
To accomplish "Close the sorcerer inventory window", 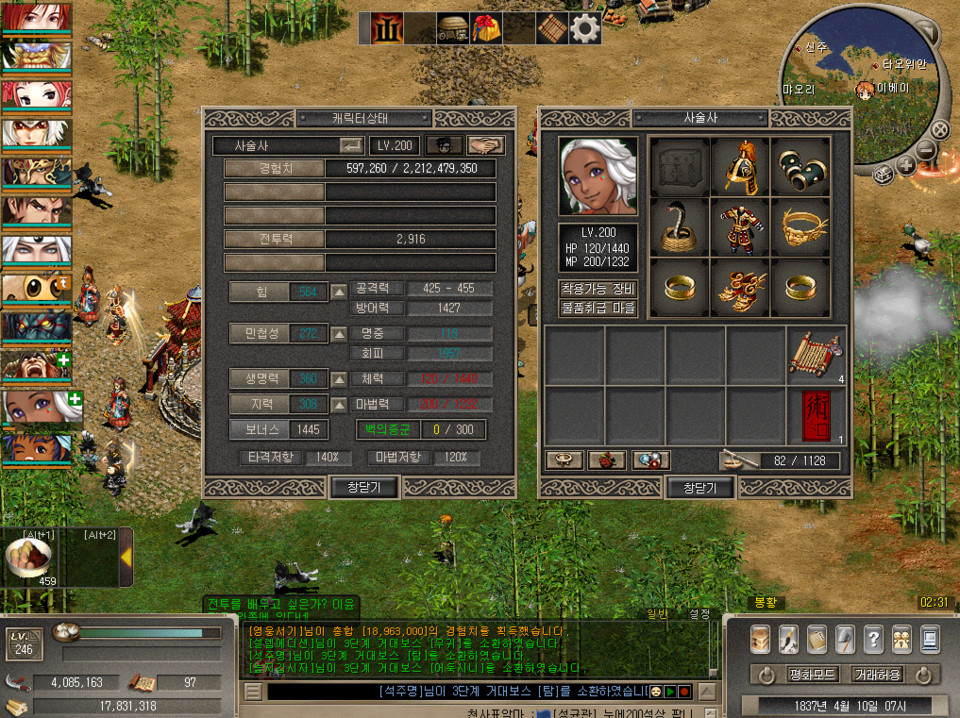I will click(700, 487).
